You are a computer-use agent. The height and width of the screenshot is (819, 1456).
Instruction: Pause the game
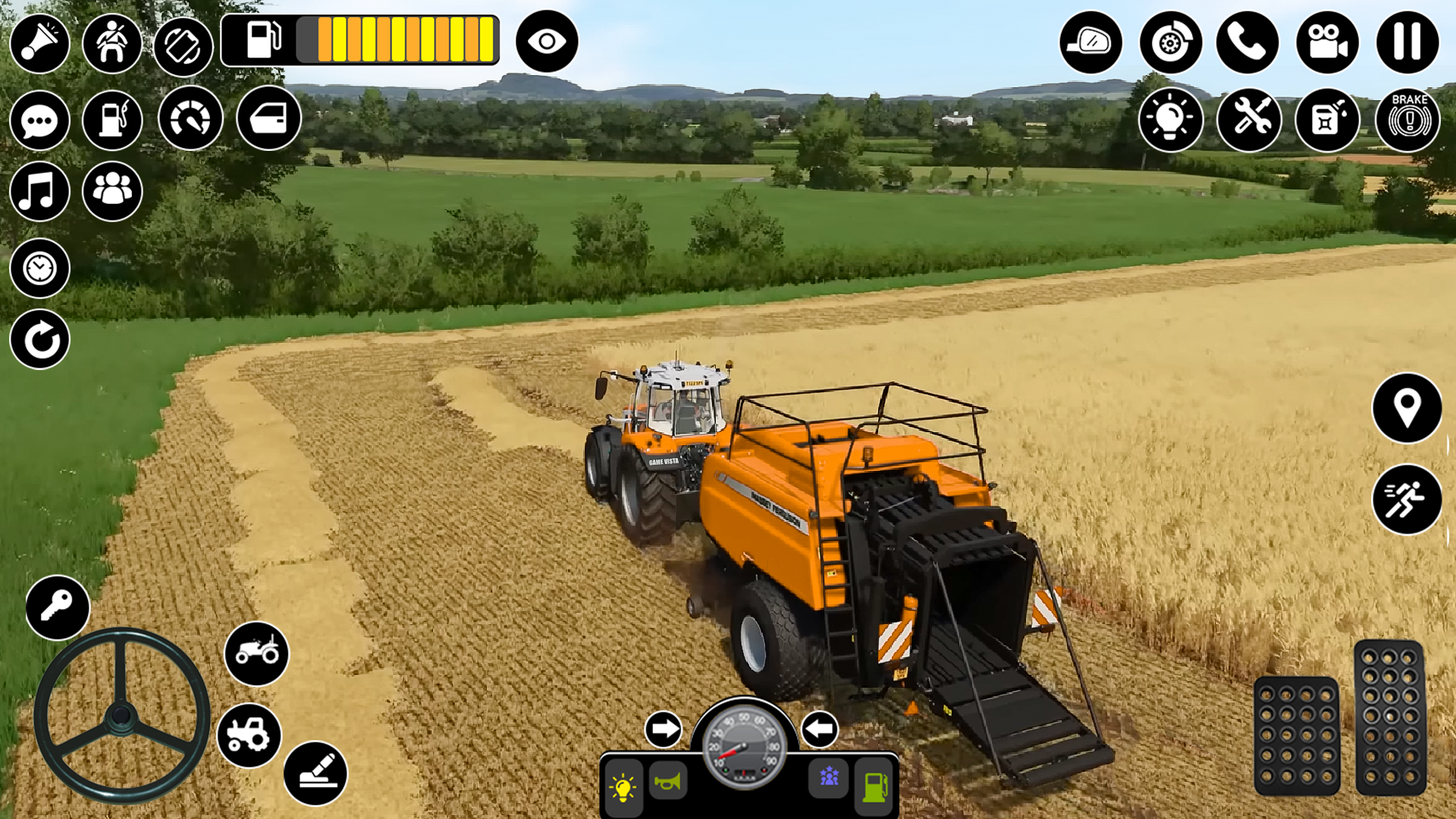coord(1407,43)
